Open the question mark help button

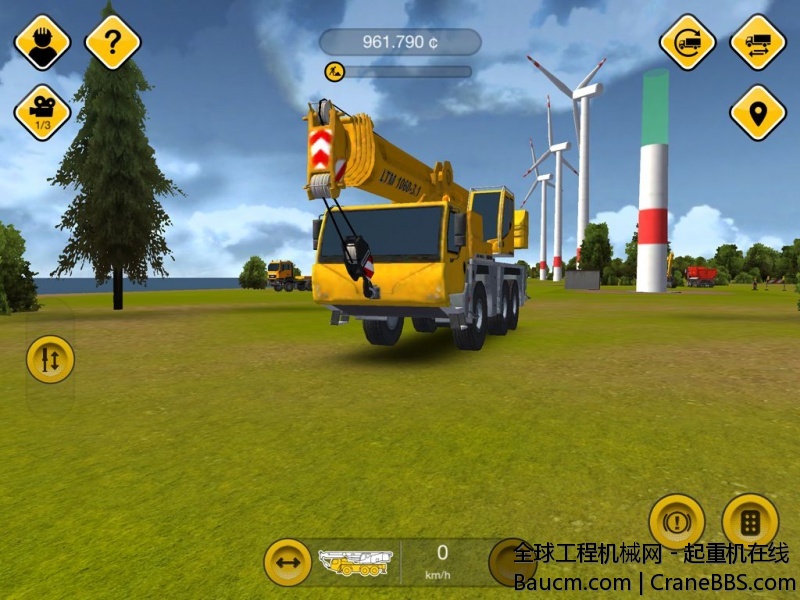(x=113, y=41)
